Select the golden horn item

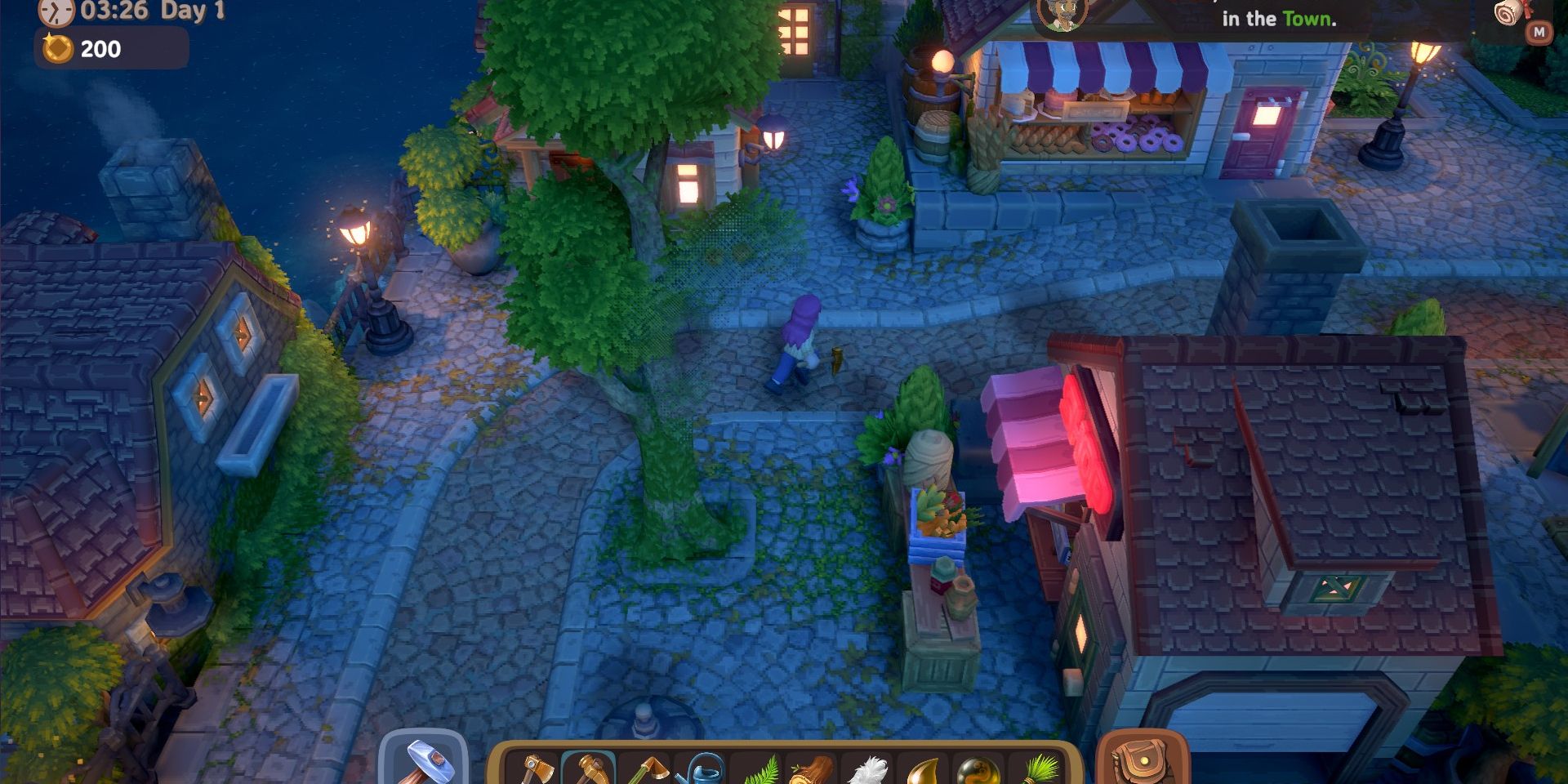click(924, 772)
